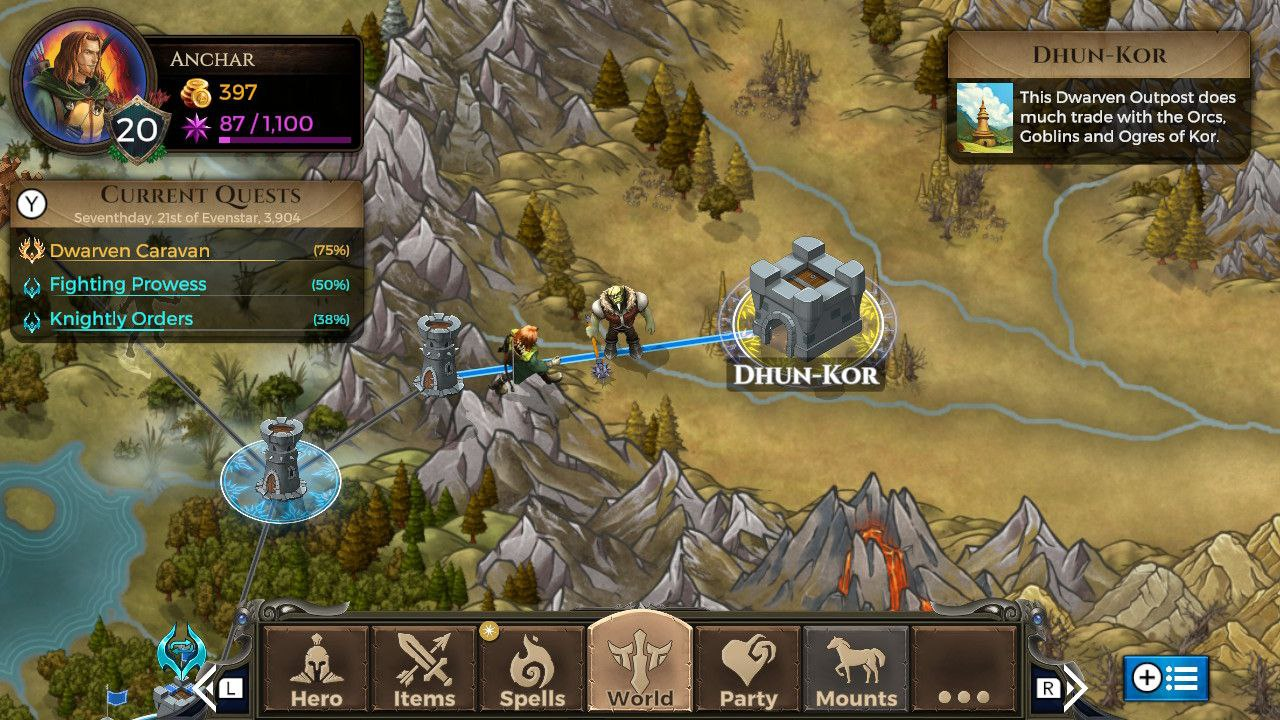
Task: View the Knightly Orders quest
Action: click(121, 319)
